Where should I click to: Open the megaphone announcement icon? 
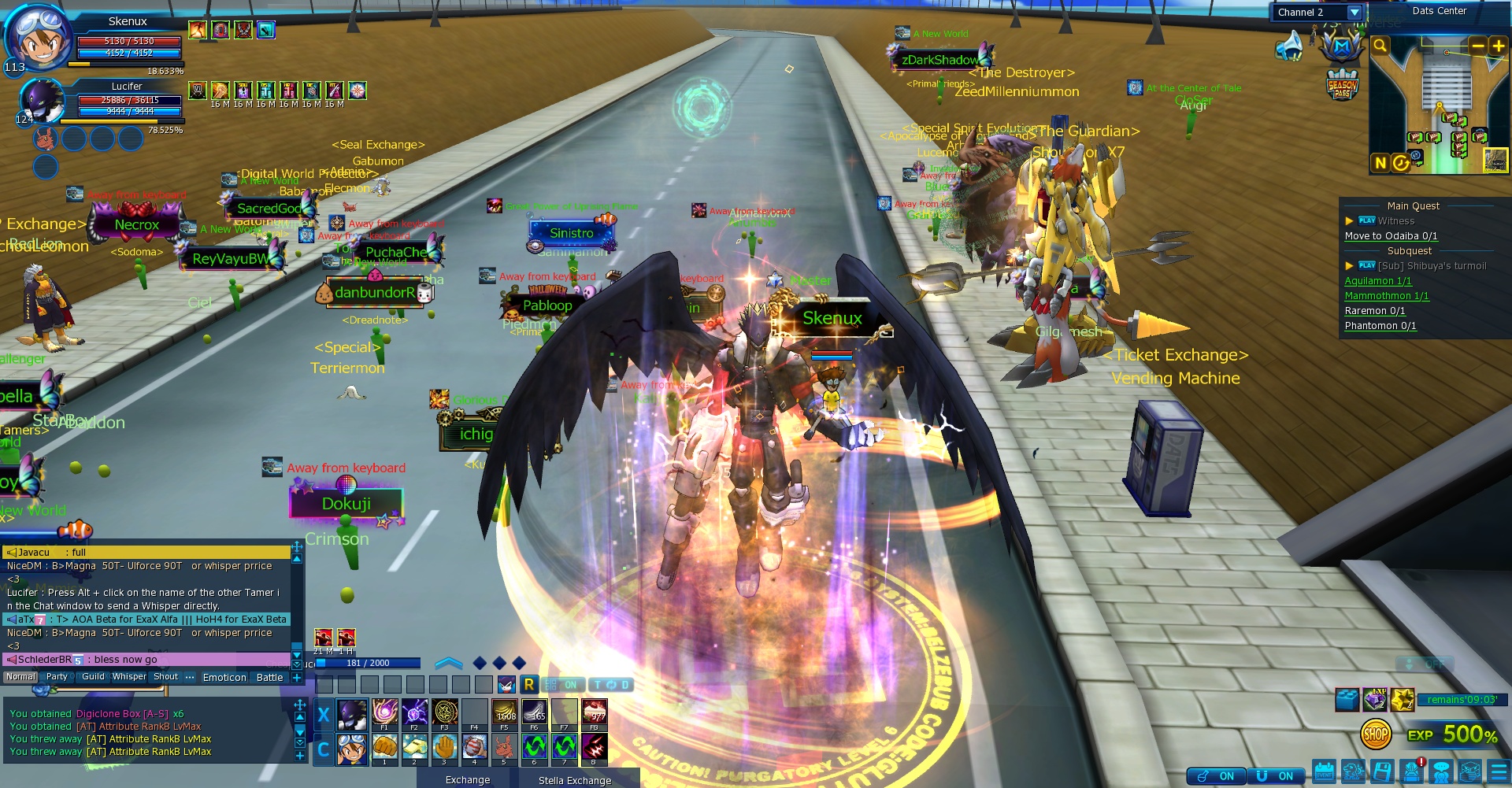coord(1289,46)
